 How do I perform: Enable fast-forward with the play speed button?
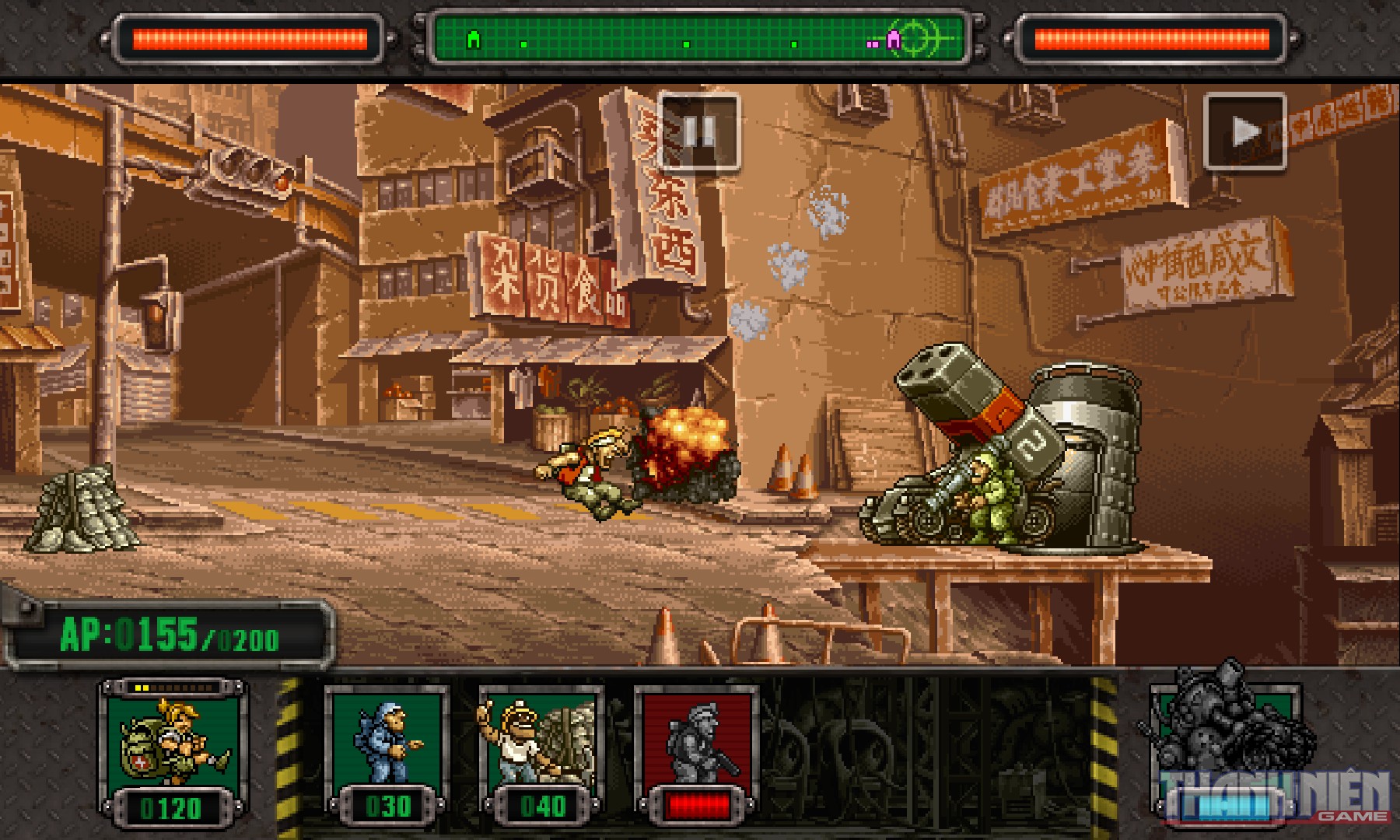click(x=1244, y=130)
